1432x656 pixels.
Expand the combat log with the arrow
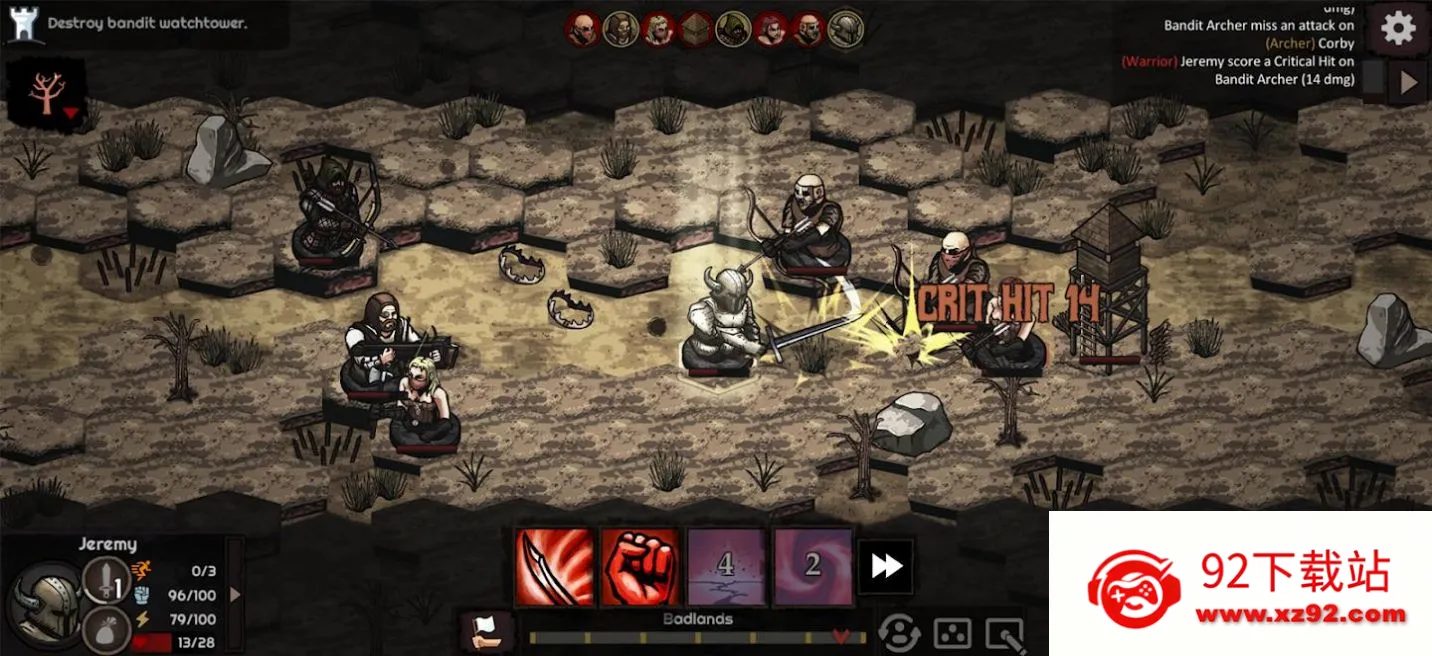[1408, 83]
